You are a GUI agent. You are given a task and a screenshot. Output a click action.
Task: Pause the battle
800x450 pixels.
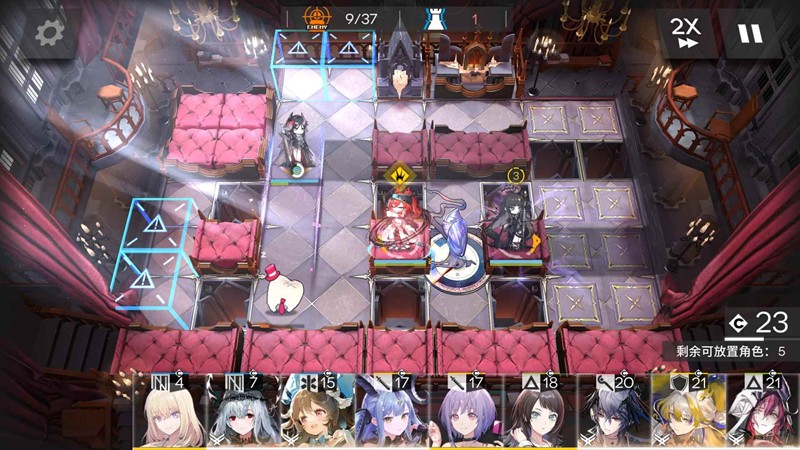pos(749,34)
